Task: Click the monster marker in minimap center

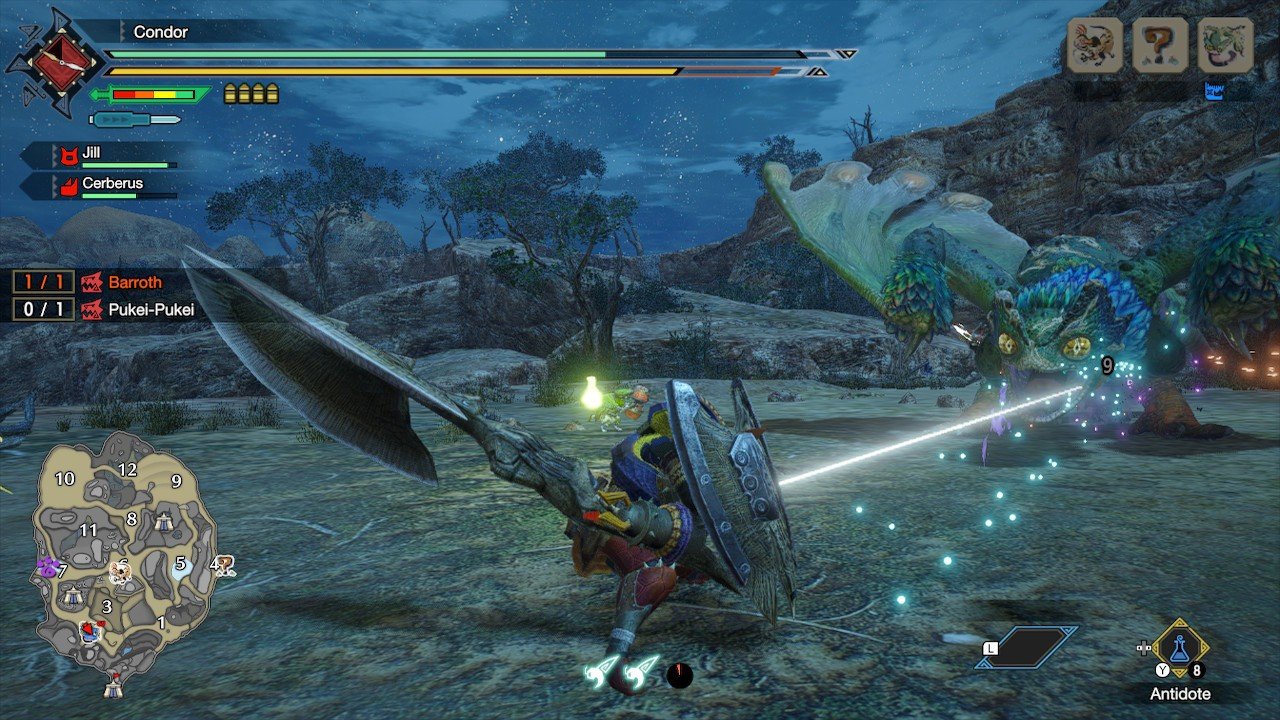Action: [120, 571]
